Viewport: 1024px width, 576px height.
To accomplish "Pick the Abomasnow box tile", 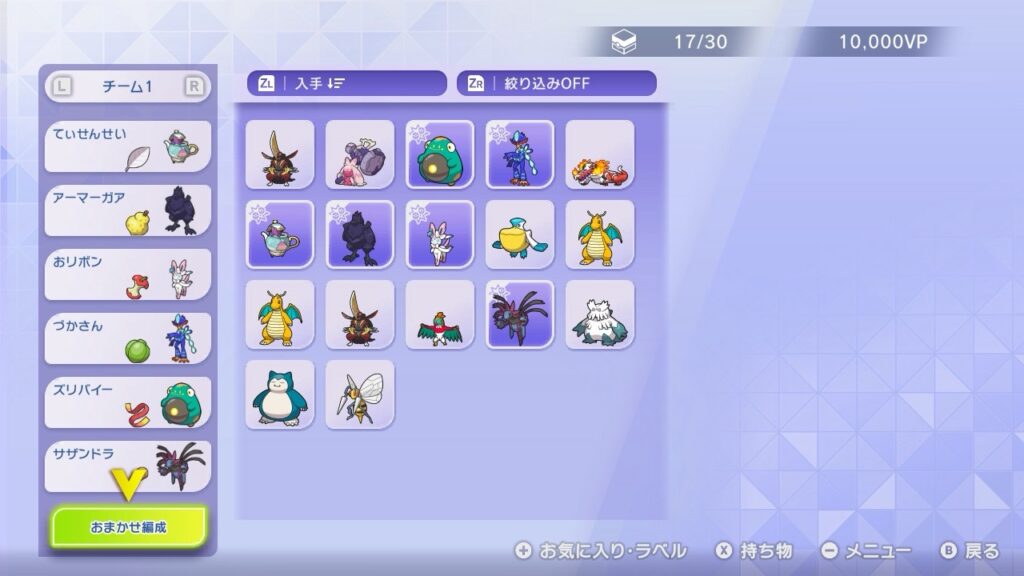I will coord(600,314).
